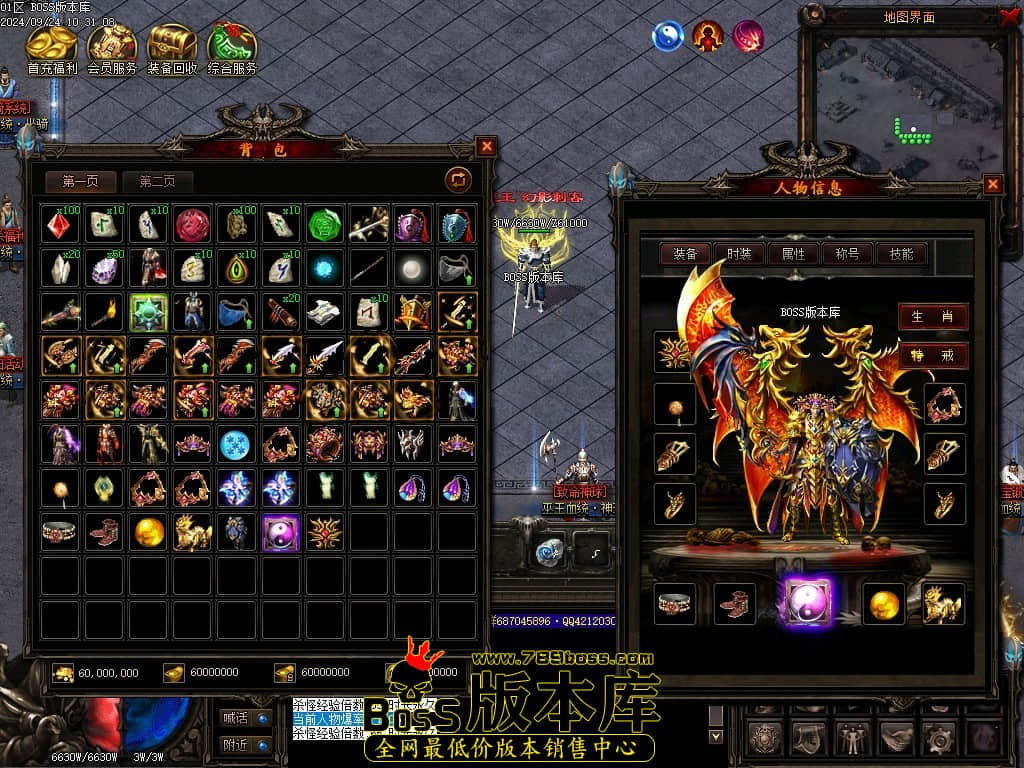This screenshot has width=1024, height=768.
Task: Select the glowing yin-yang equipment slot
Action: coord(809,603)
